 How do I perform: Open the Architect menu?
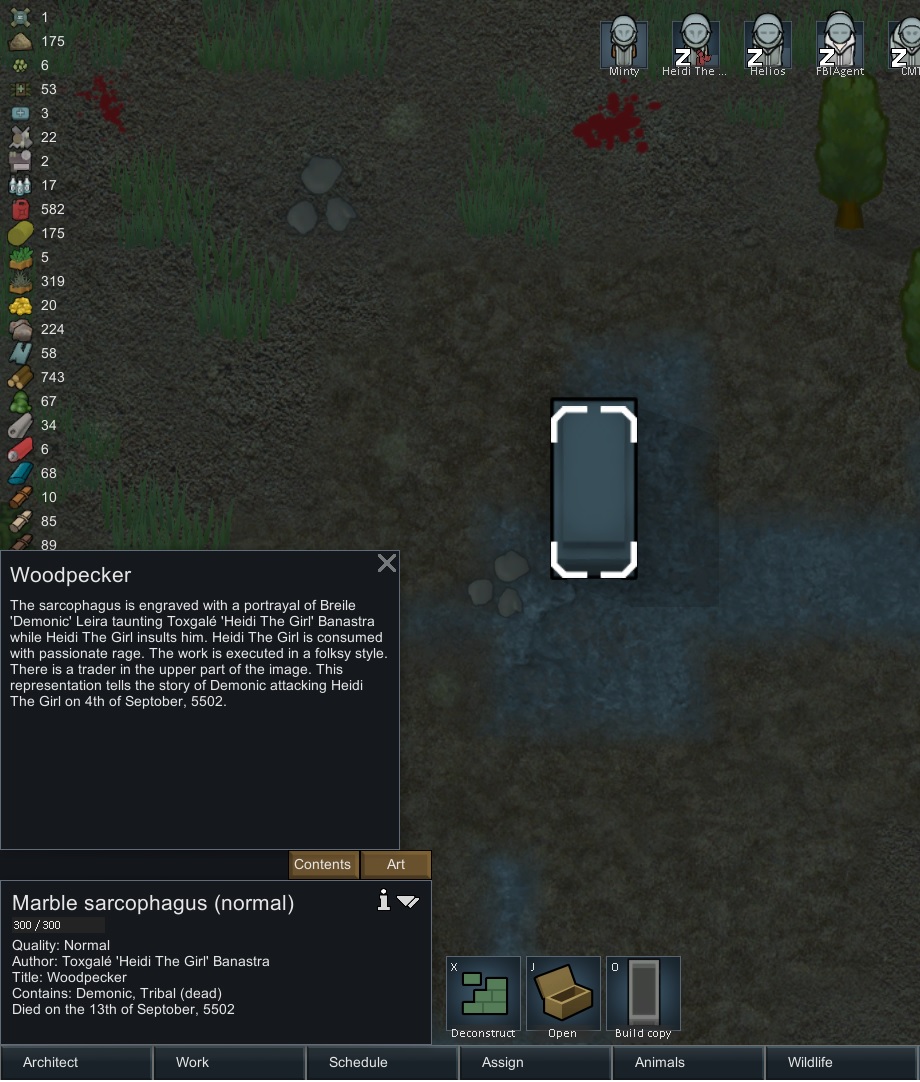pyautogui.click(x=76, y=1062)
